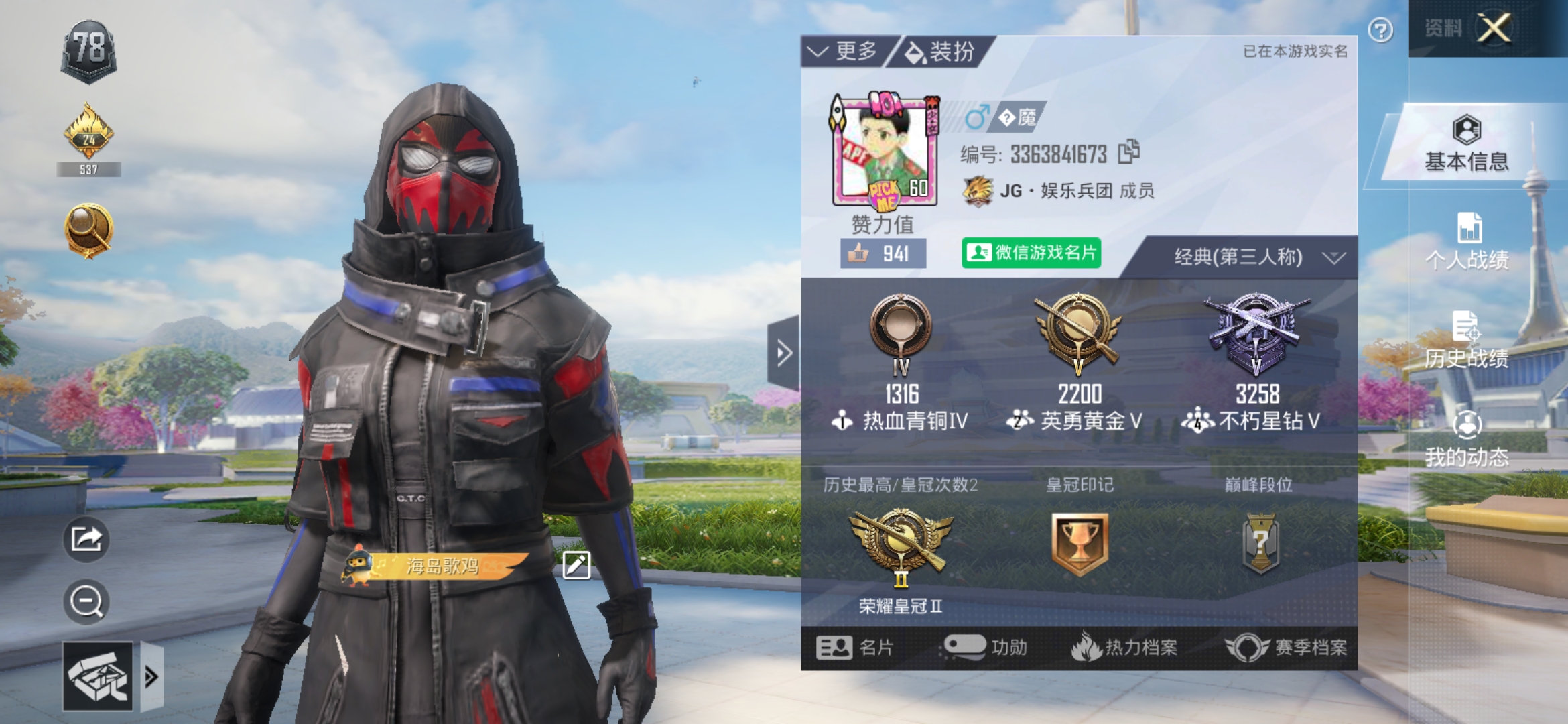Open the 热力档案 section
This screenshot has width=1568, height=724.
[x=1124, y=648]
